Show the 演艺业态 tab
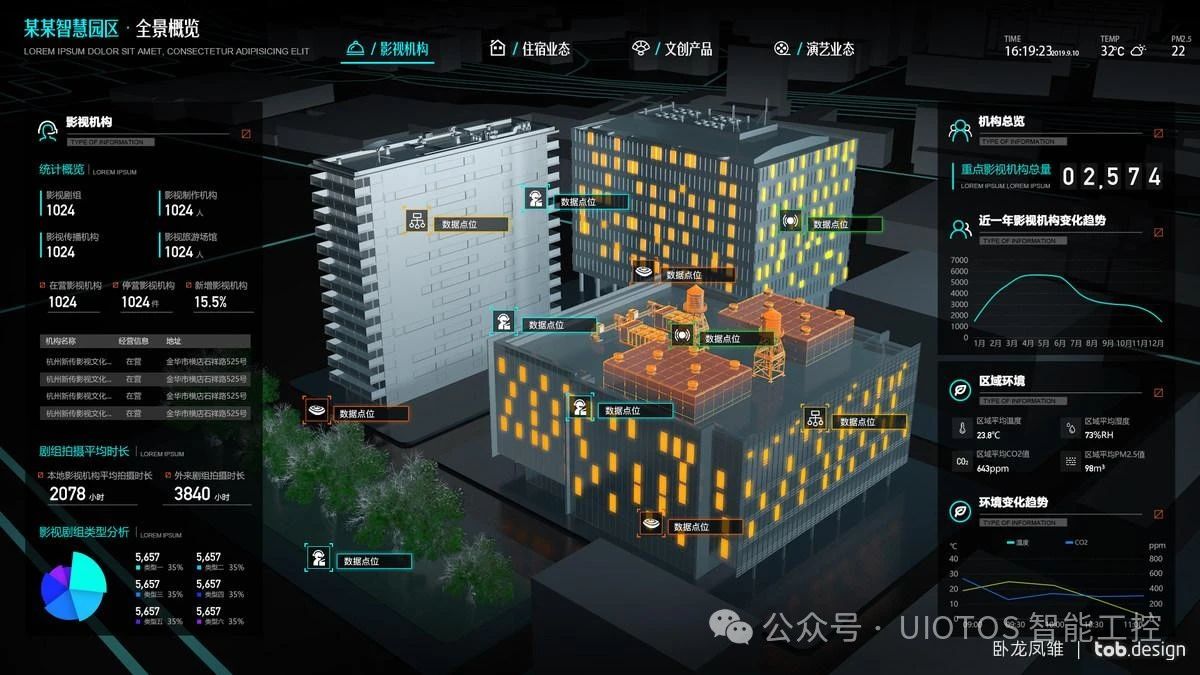This screenshot has height=675, width=1200. 815,49
